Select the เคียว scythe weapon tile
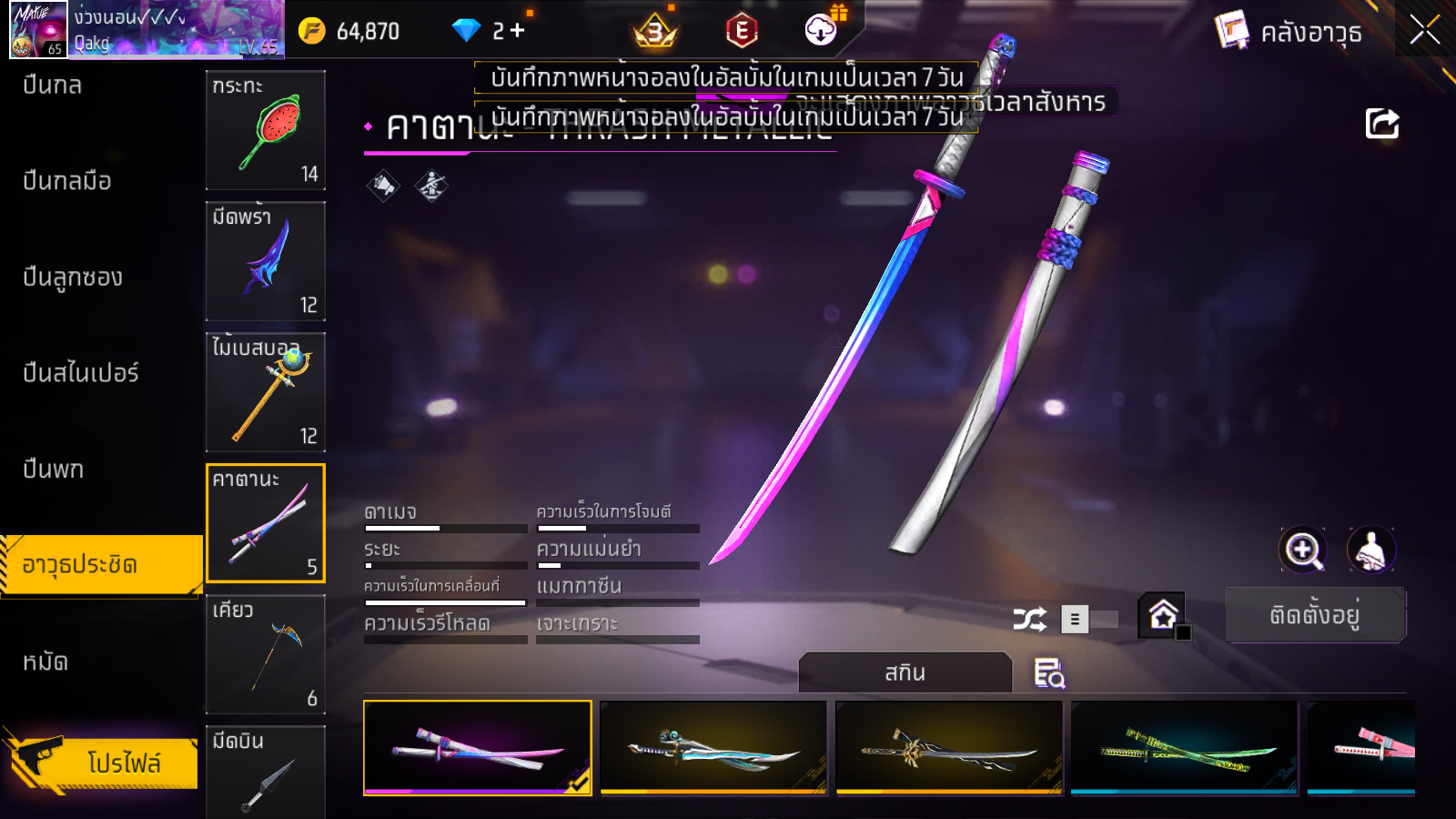This screenshot has width=1456, height=819. pos(266,654)
